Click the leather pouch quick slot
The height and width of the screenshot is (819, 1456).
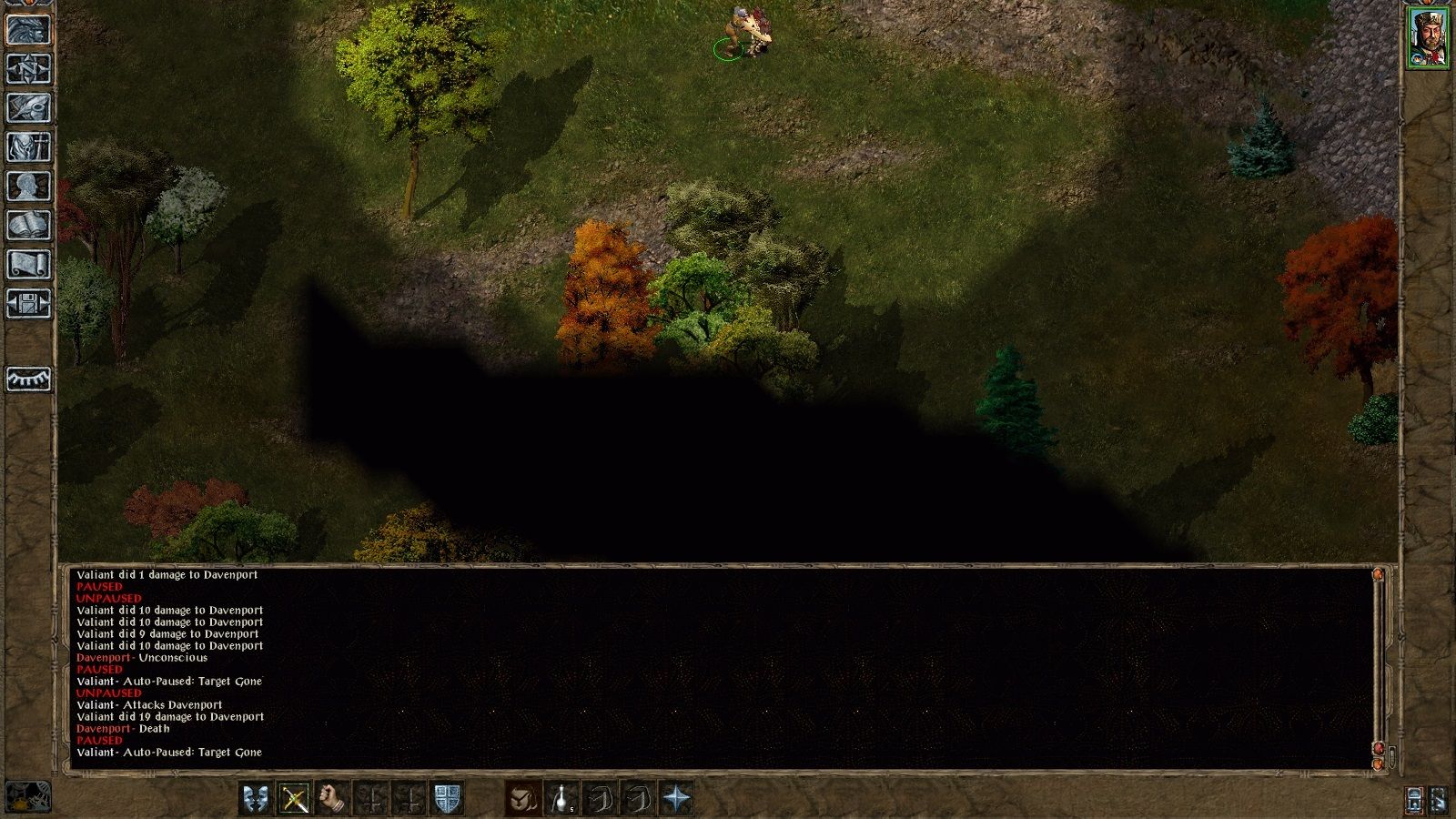coord(523,799)
